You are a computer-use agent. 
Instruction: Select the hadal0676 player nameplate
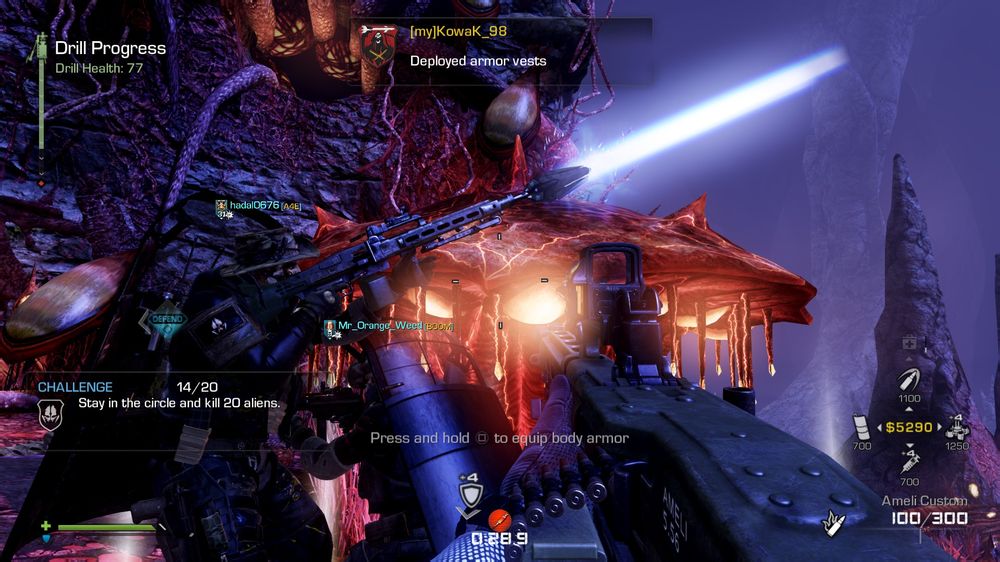(258, 206)
